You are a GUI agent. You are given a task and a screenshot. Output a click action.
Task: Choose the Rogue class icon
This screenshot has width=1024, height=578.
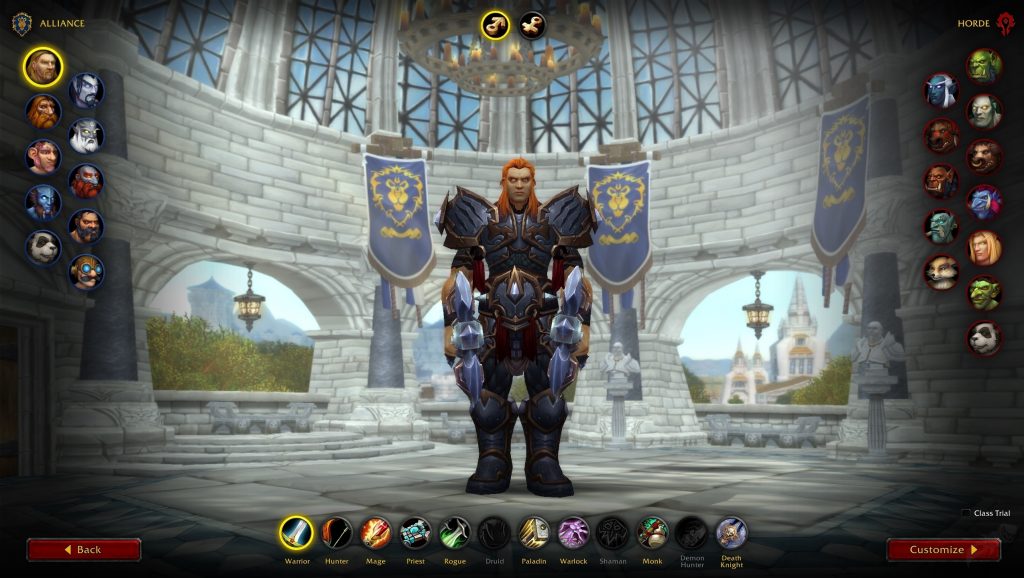[454, 532]
